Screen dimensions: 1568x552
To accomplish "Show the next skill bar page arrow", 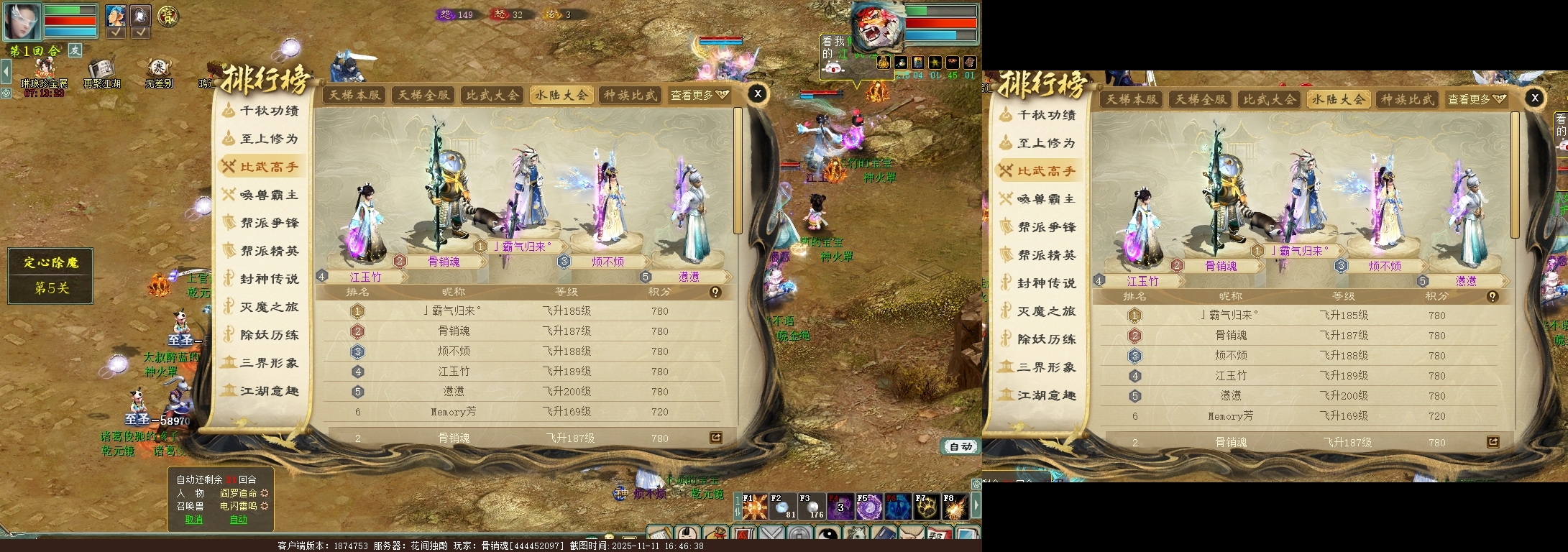I will click(976, 505).
